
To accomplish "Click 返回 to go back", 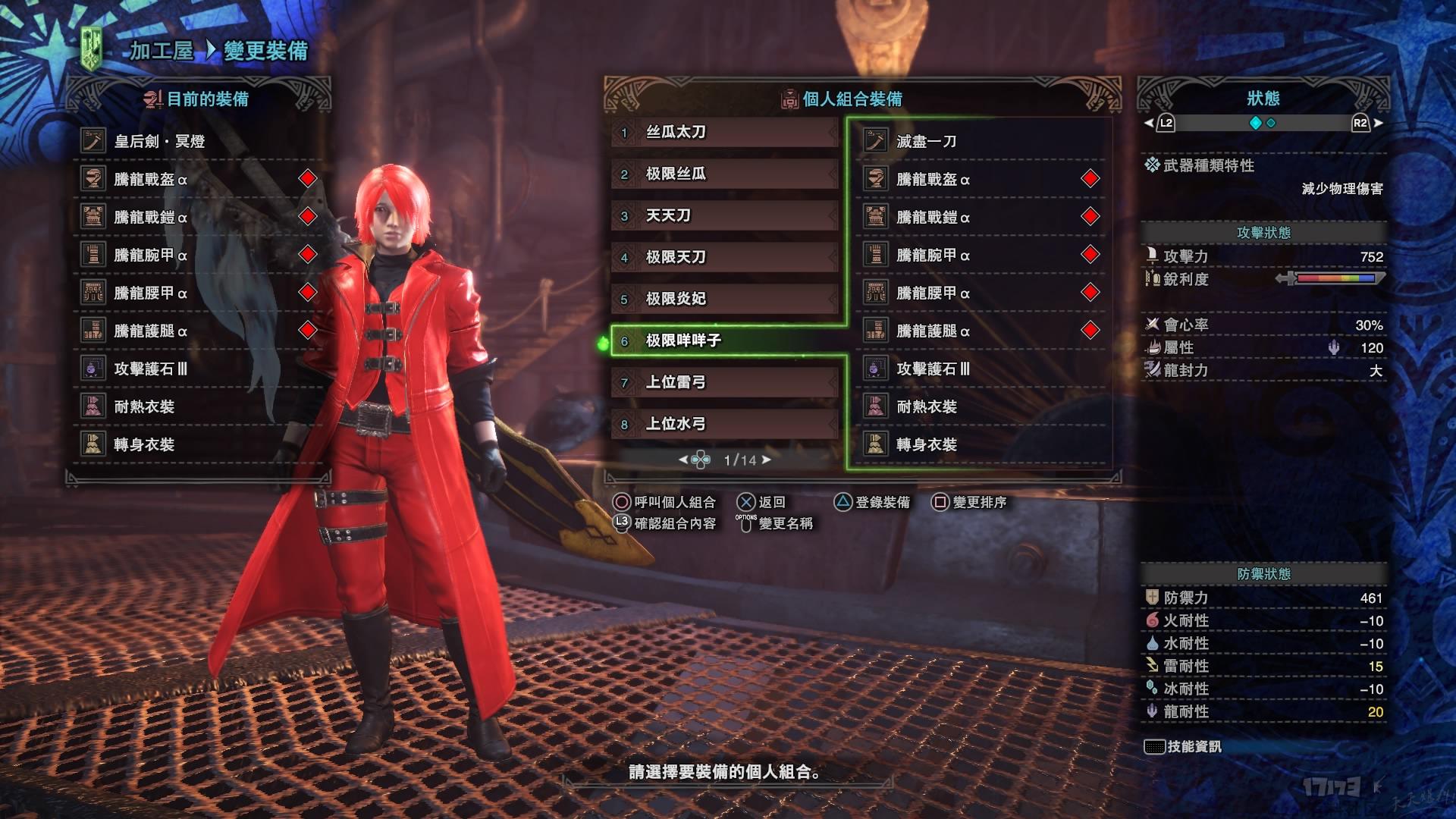I will 761,502.
